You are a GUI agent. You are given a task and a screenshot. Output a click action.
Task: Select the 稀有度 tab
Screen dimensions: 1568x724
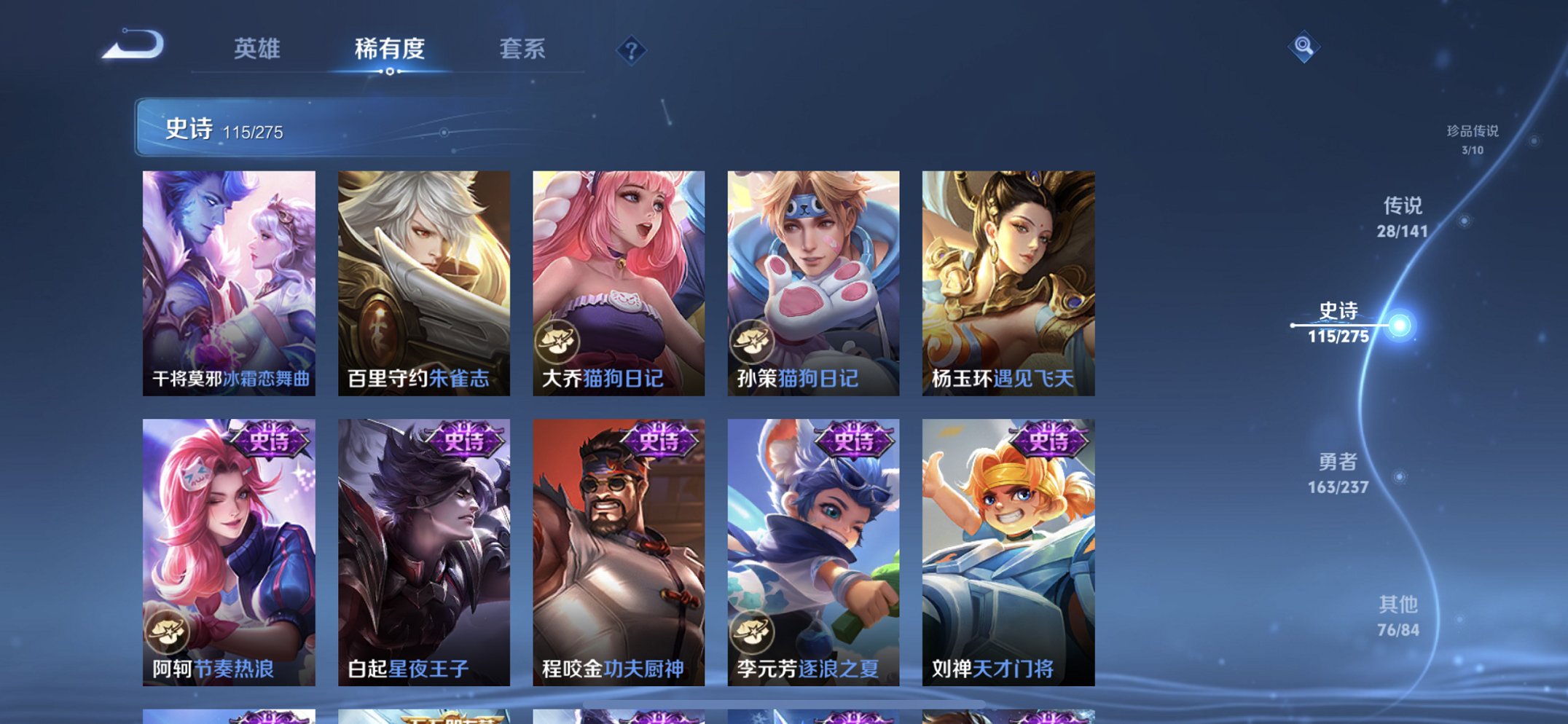391,50
